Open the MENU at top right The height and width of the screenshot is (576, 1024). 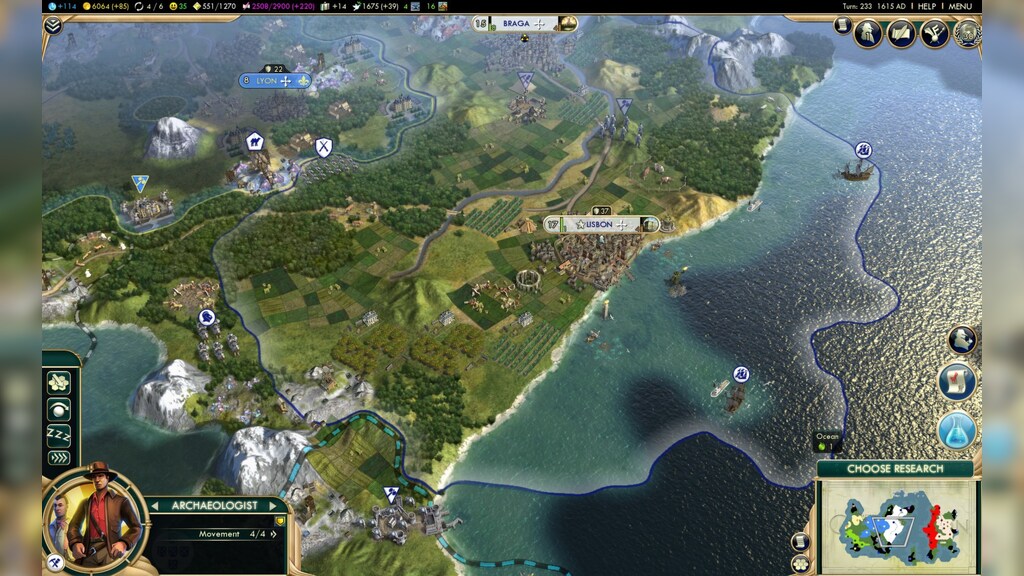959,6
